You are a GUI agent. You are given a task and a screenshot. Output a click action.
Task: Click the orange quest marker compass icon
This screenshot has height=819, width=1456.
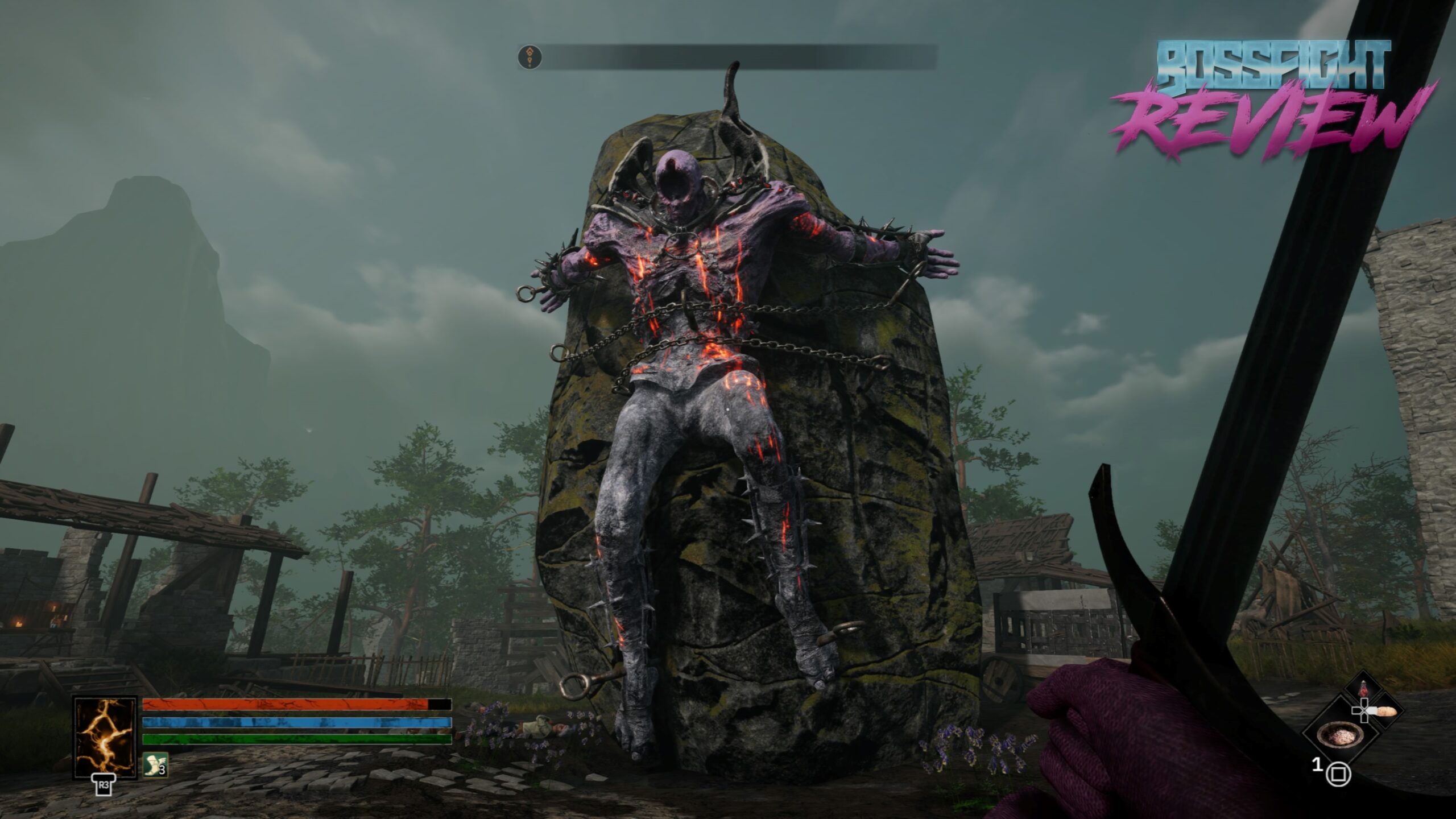(530, 57)
